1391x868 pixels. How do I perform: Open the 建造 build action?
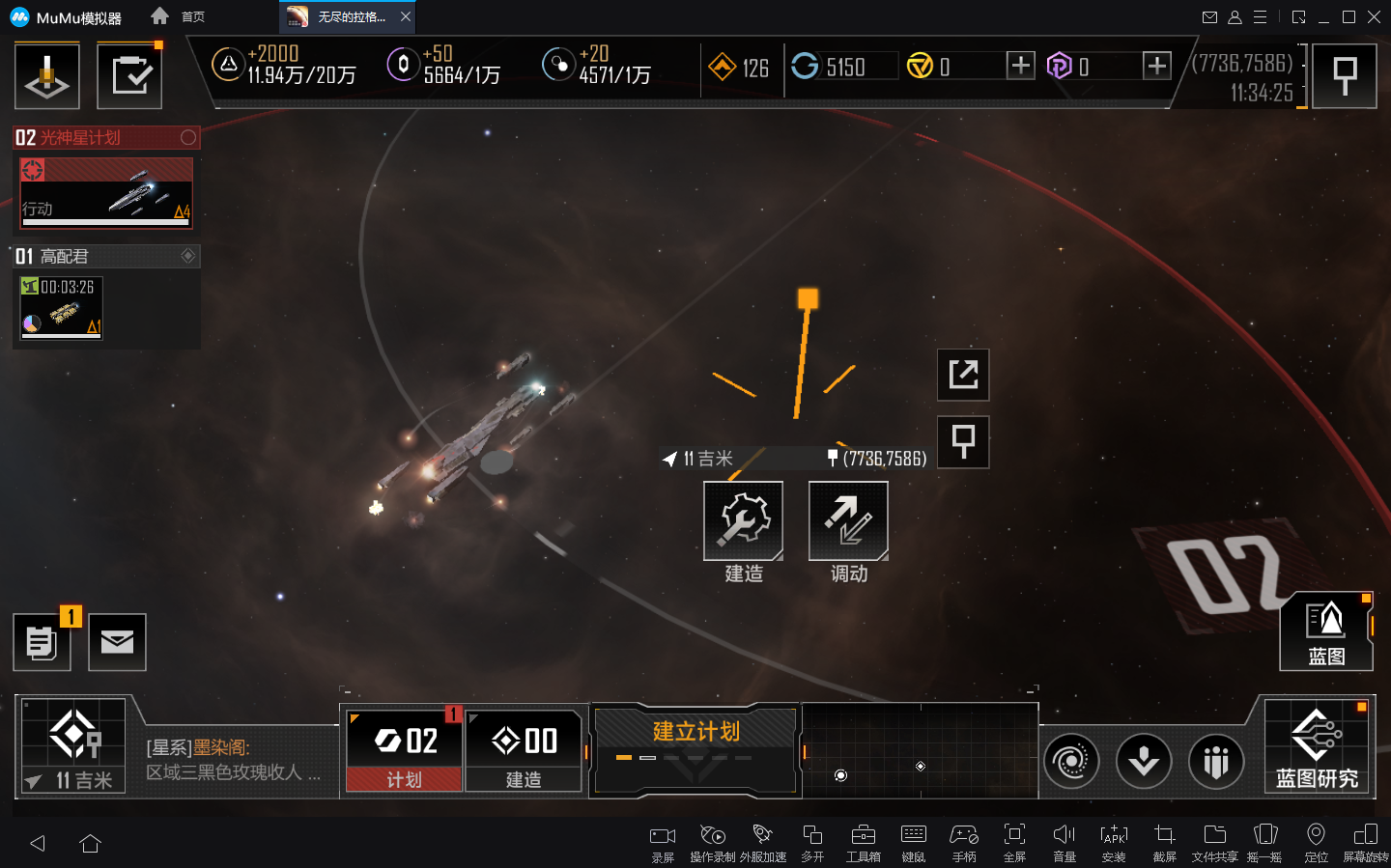(x=743, y=521)
